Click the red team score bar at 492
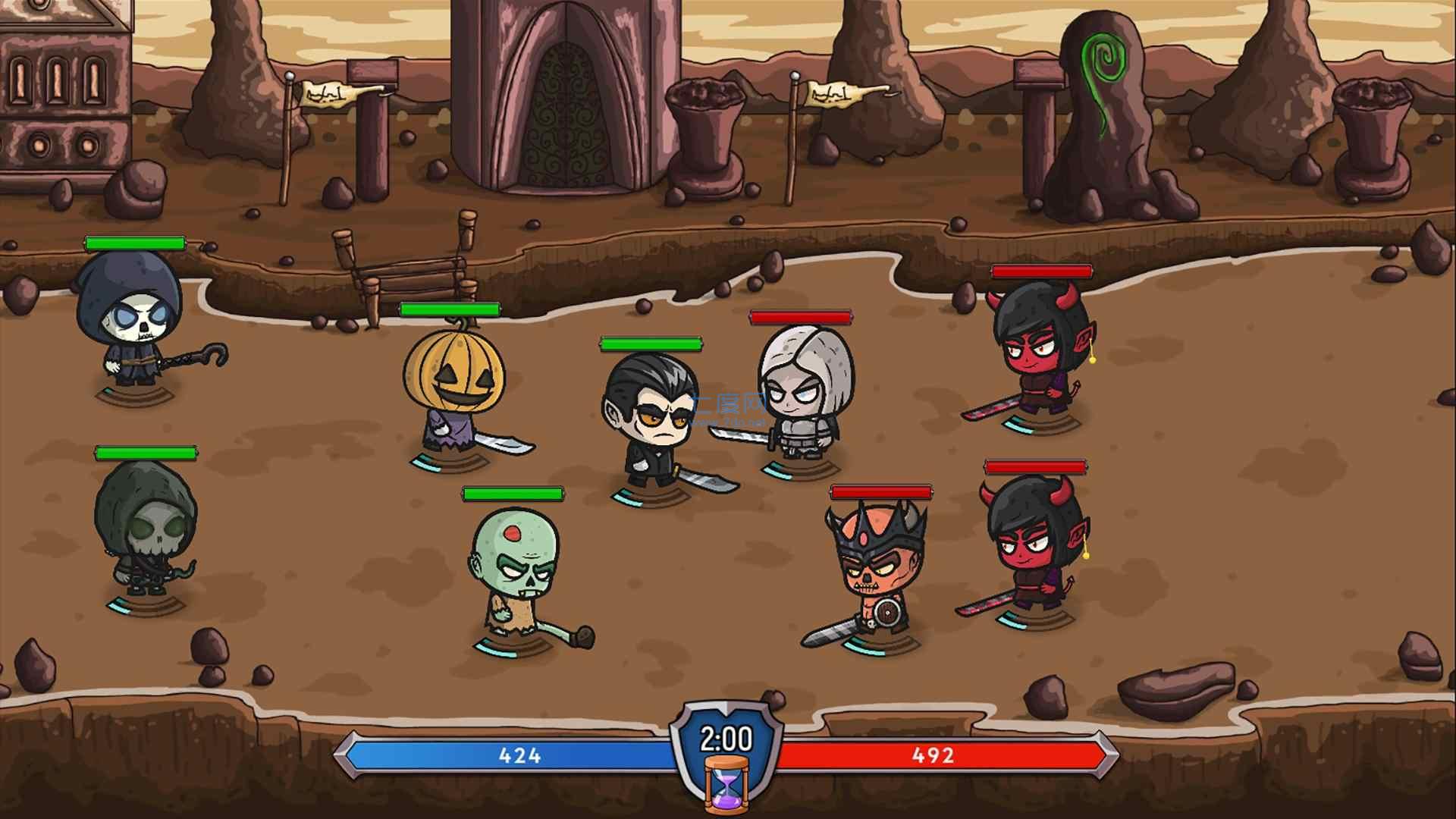Viewport: 1456px width, 819px height. [933, 755]
